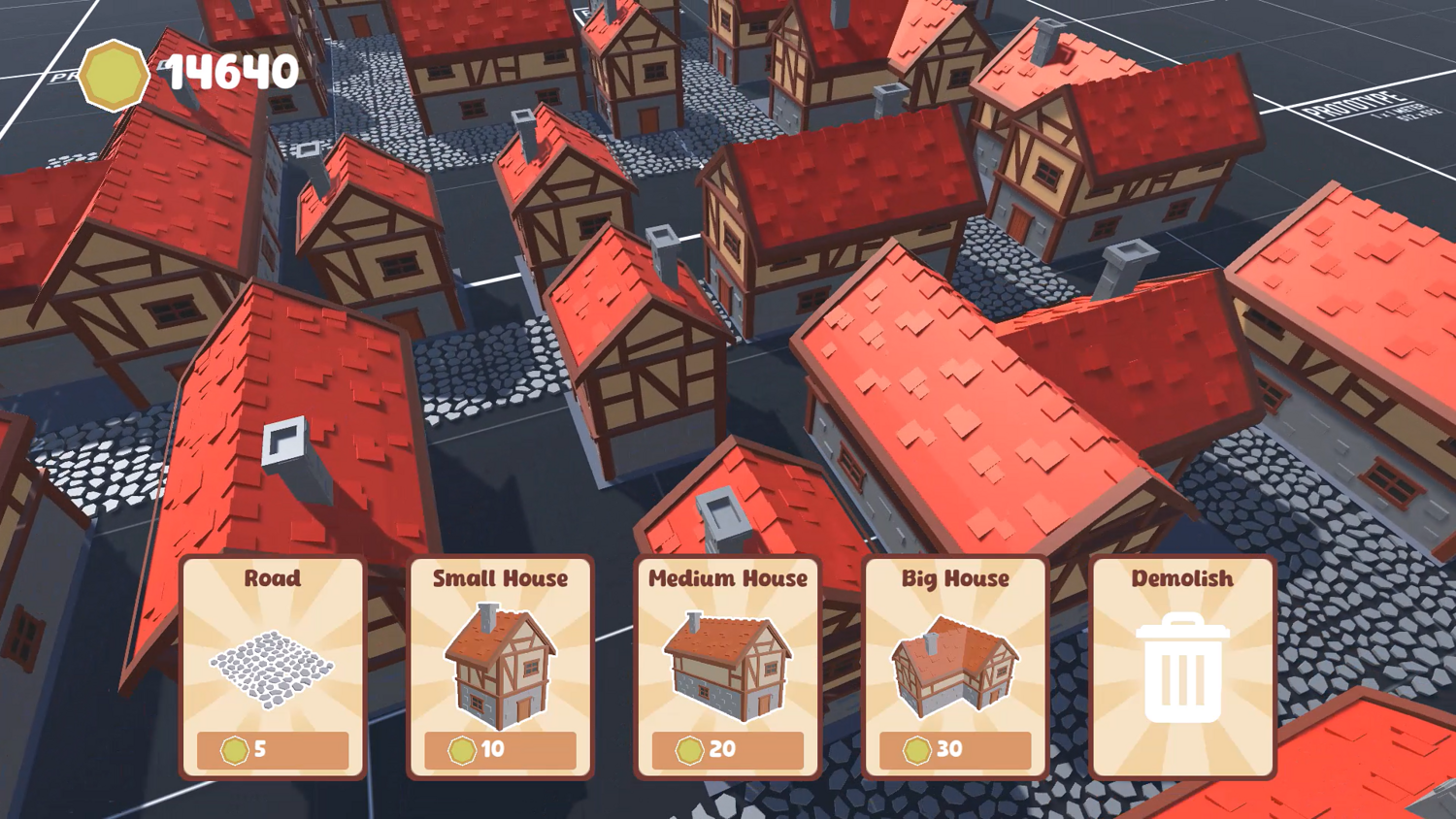Image resolution: width=1456 pixels, height=819 pixels.
Task: Choose the Small House card
Action: (x=500, y=668)
